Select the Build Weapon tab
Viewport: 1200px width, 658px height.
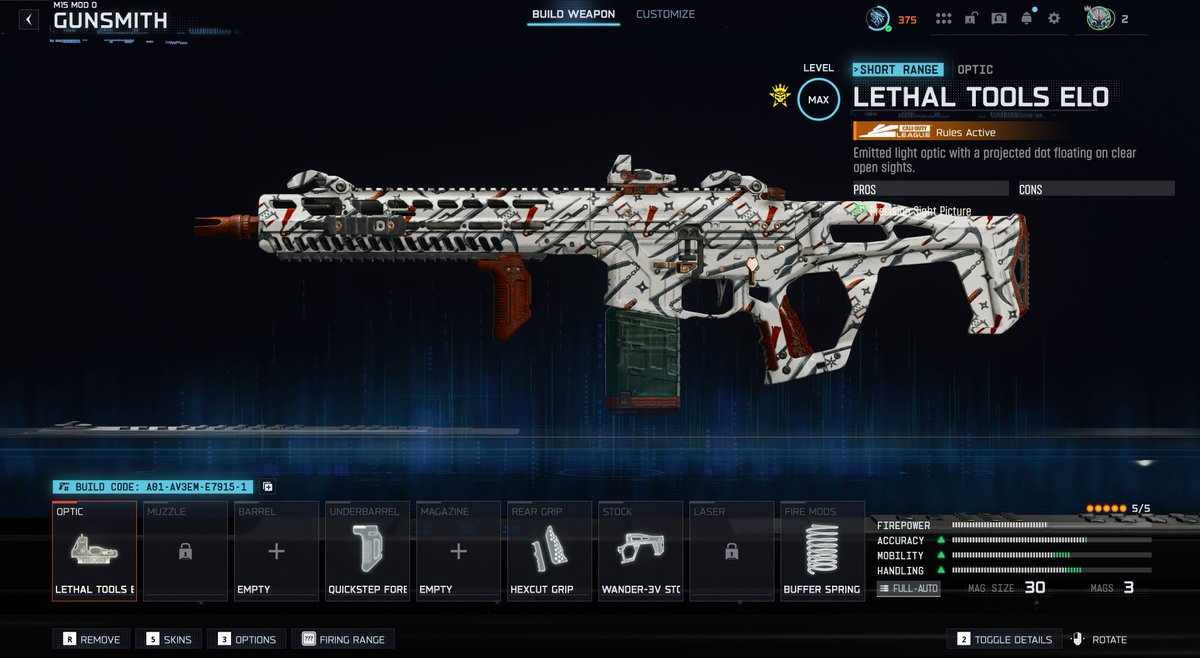coord(572,15)
